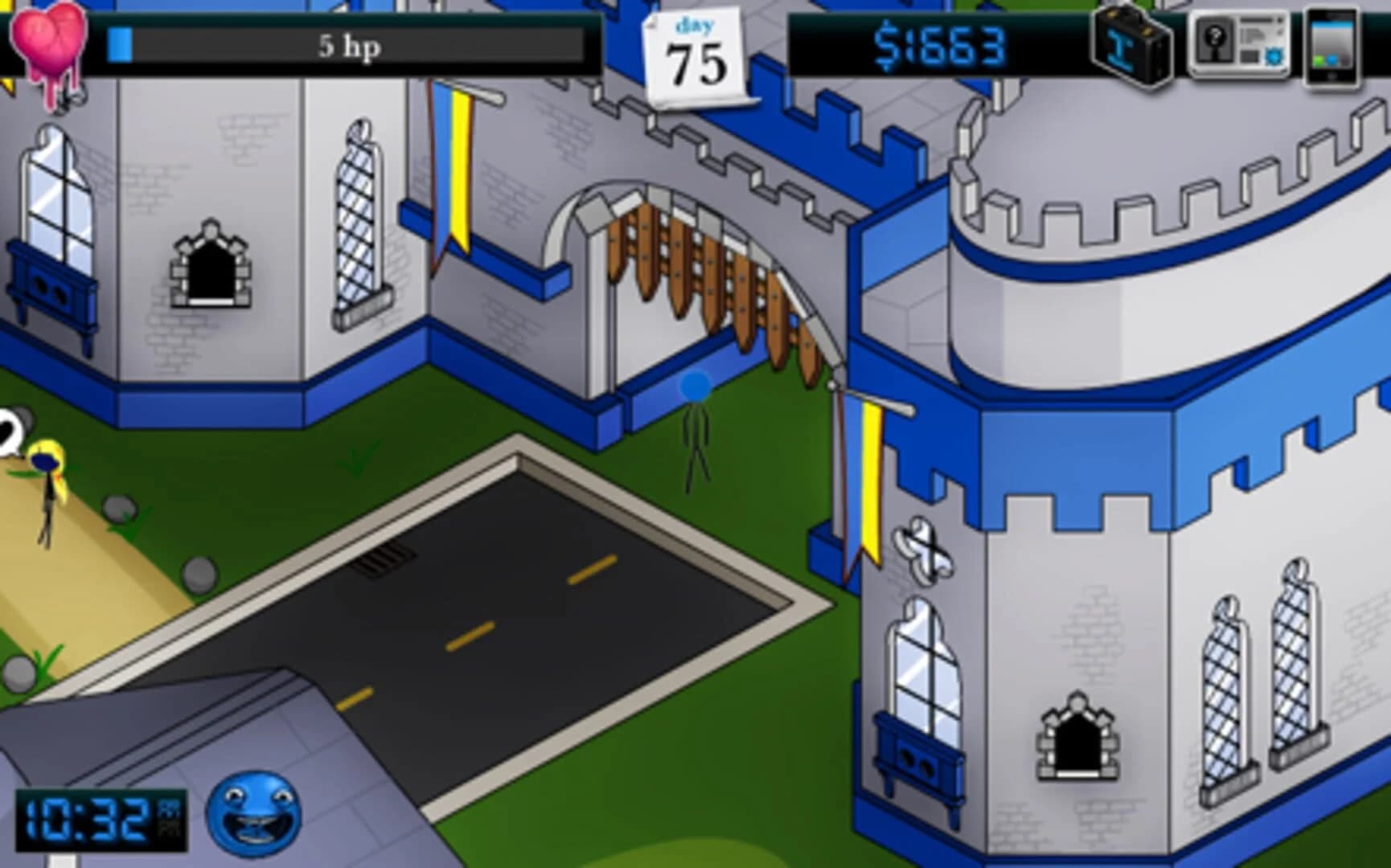Click the wooden portcullis above the gate

pos(708,265)
